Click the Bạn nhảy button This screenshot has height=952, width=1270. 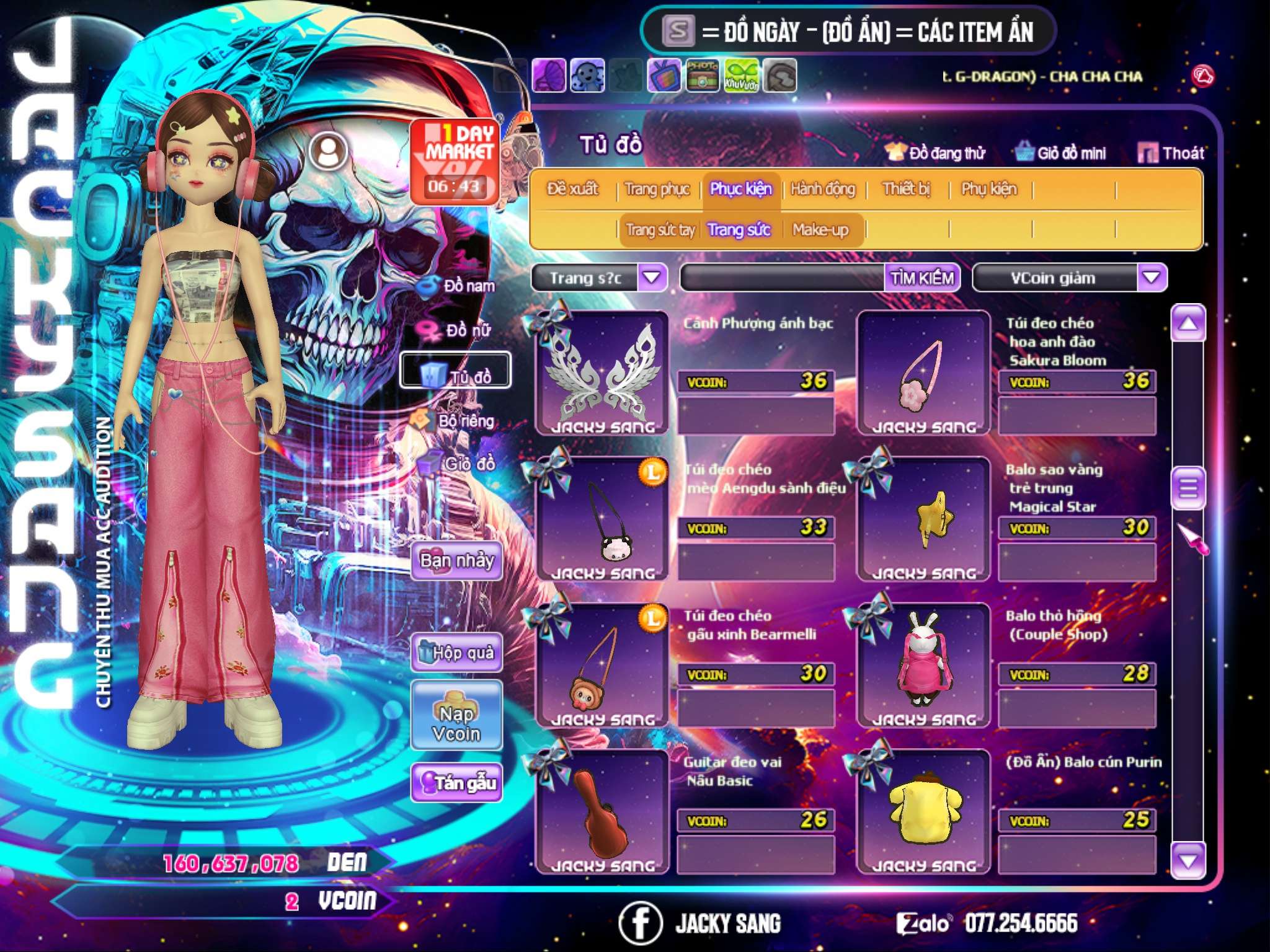tap(456, 561)
